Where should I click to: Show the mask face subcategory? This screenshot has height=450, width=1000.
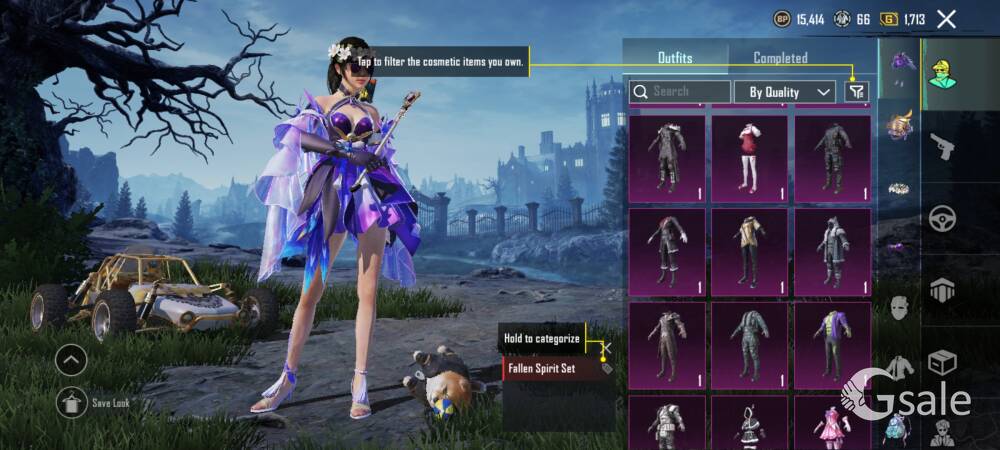[x=899, y=307]
